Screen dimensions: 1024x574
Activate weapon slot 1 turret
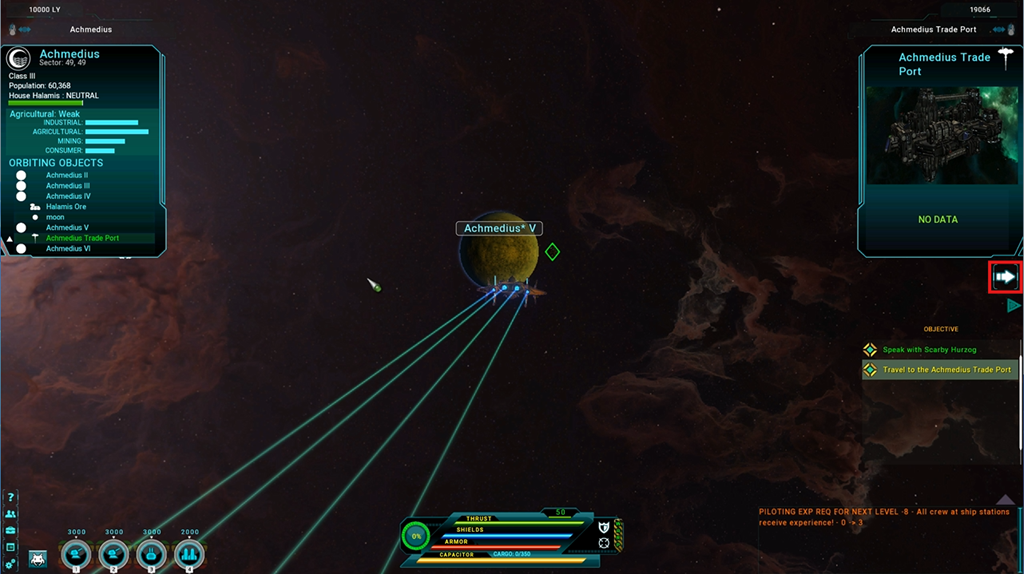coord(76,554)
